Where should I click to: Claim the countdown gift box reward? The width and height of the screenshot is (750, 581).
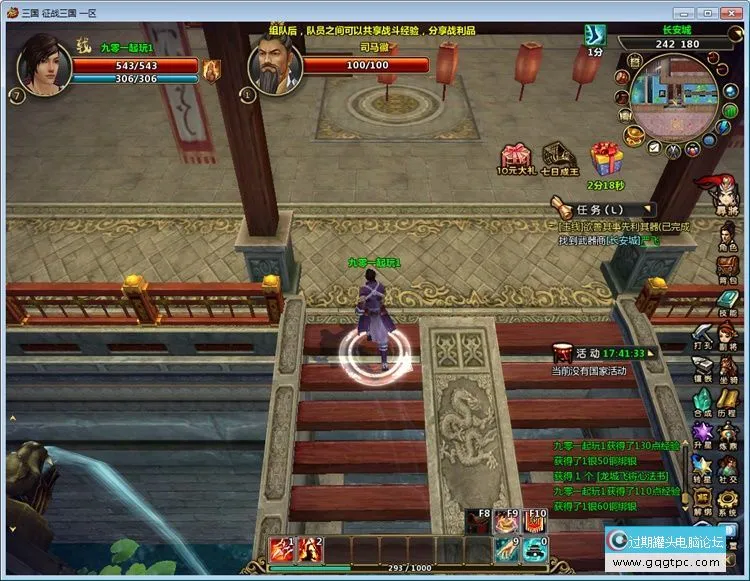pos(606,158)
